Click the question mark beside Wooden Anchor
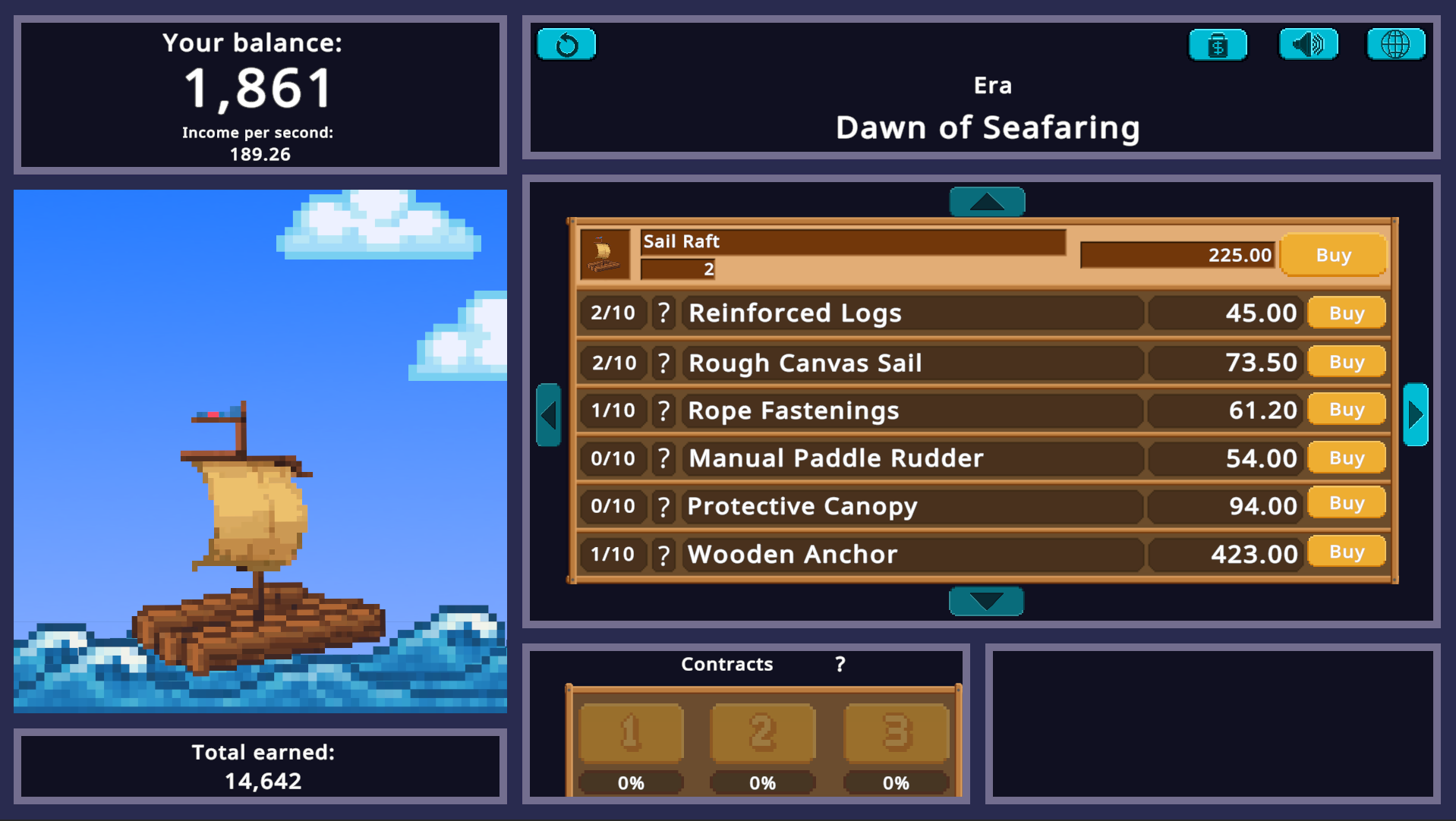 (x=664, y=555)
